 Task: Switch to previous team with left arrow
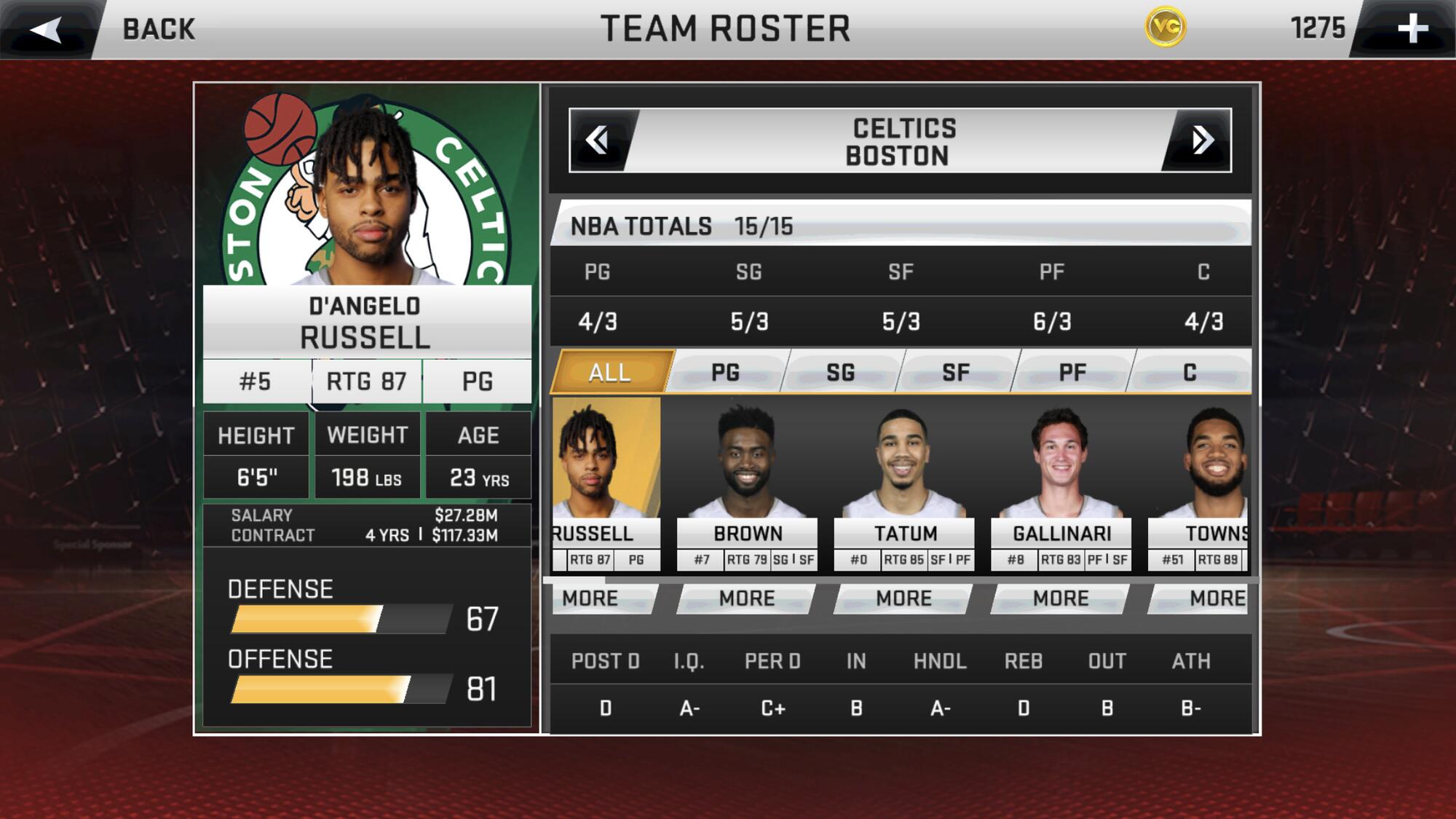[x=598, y=141]
